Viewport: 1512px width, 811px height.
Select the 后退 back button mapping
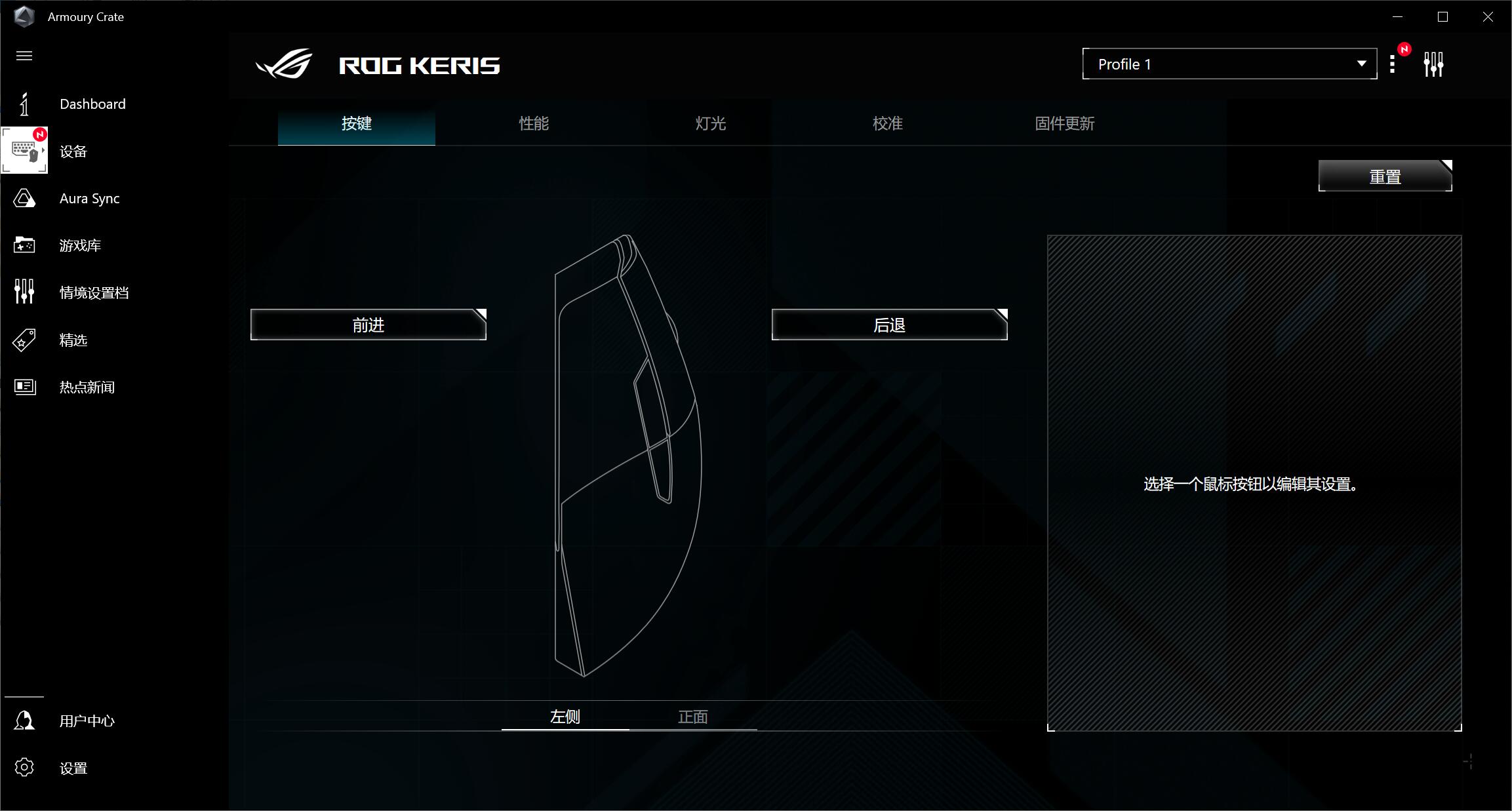click(x=889, y=325)
